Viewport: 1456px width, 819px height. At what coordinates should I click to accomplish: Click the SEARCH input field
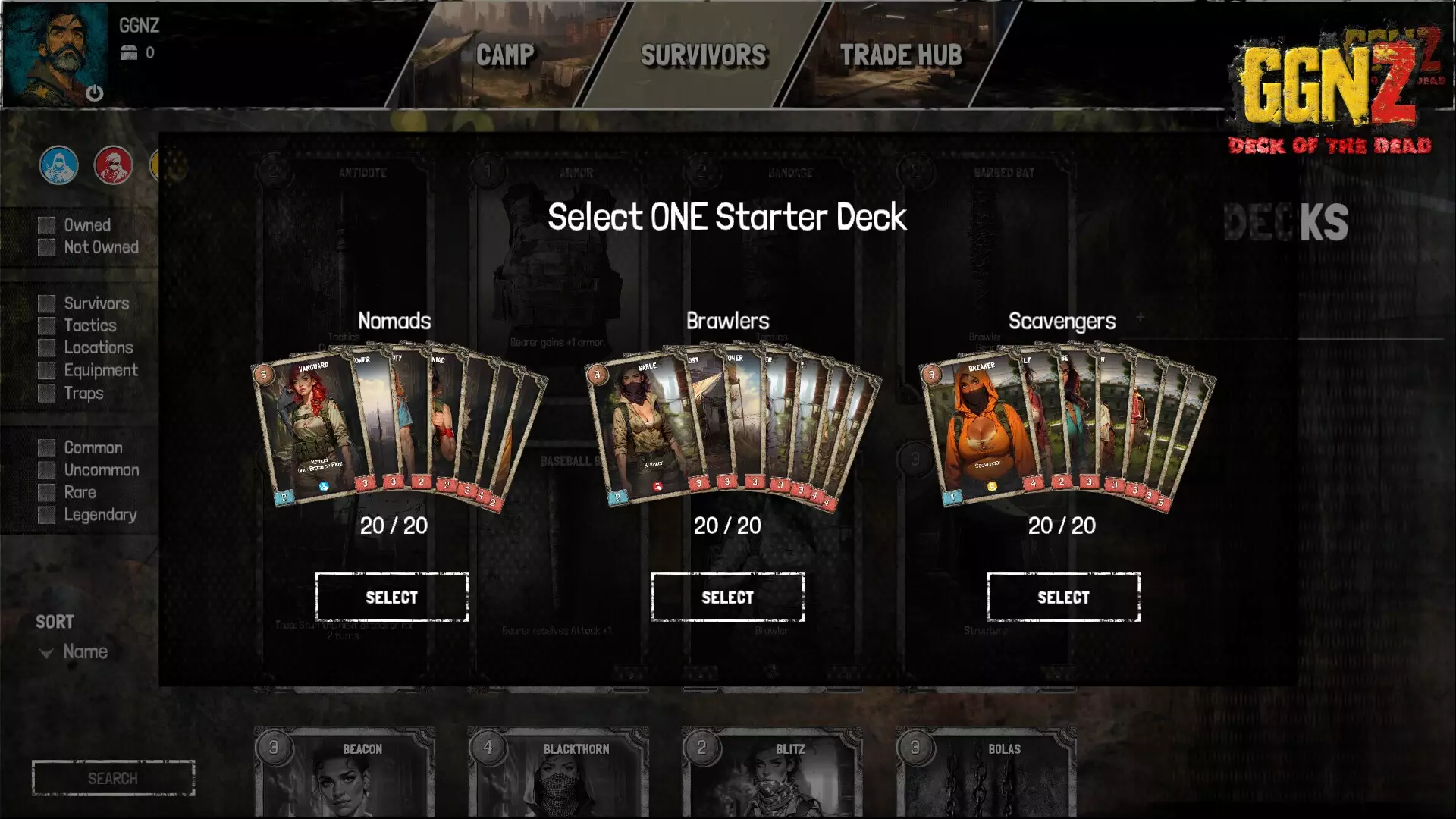coord(114,777)
